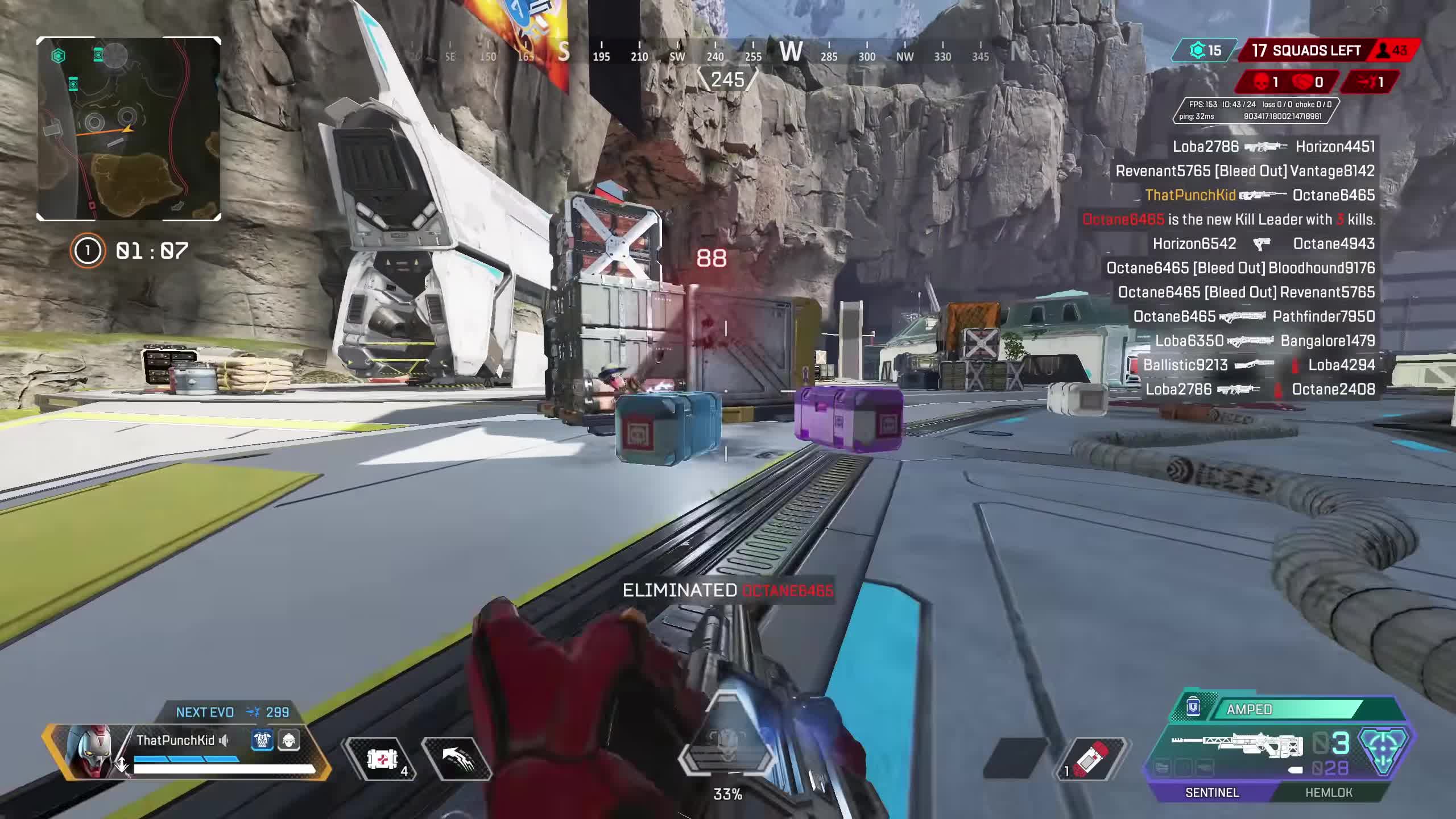The height and width of the screenshot is (819, 1456).
Task: Click the amped shield battery icon
Action: (1193, 708)
